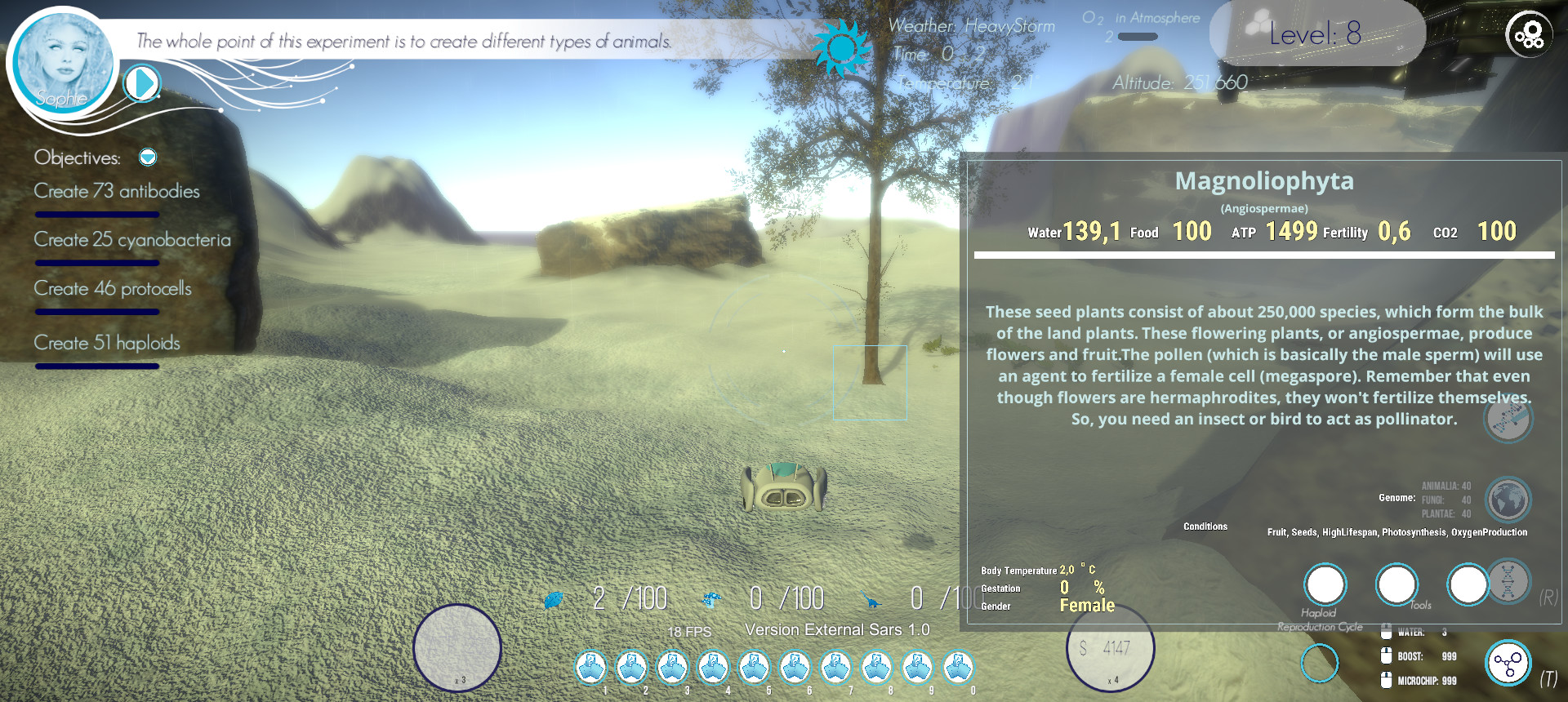Toggle the Tools circle button
Screen dimensions: 1568x702
[1396, 584]
